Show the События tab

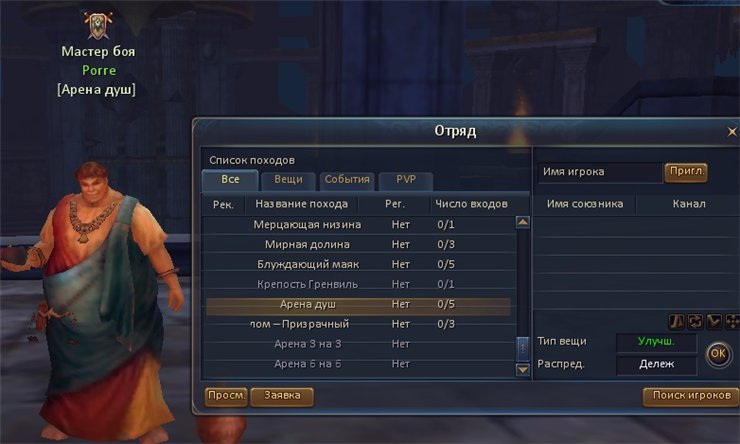347,180
